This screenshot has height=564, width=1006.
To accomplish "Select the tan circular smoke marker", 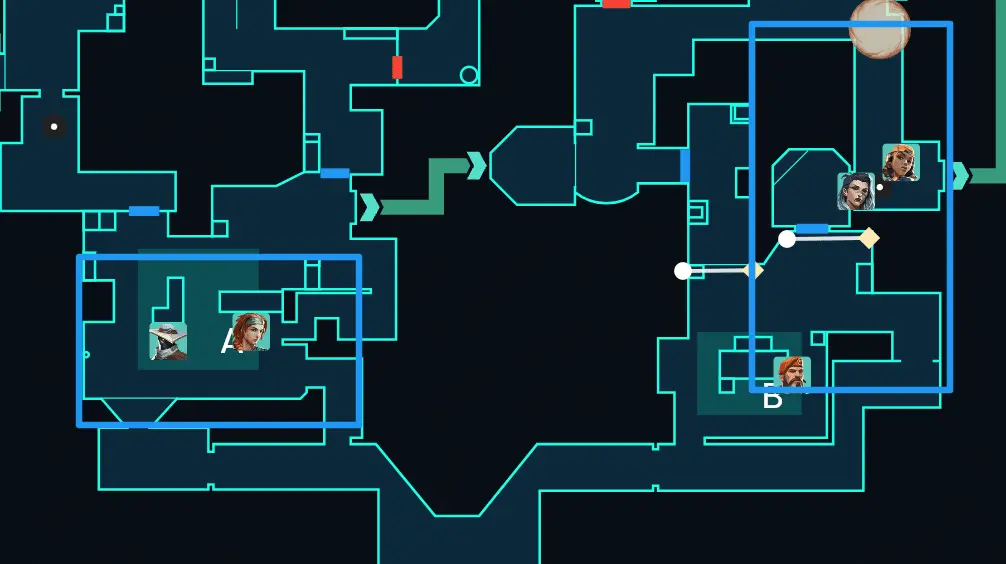I will coord(879,27).
